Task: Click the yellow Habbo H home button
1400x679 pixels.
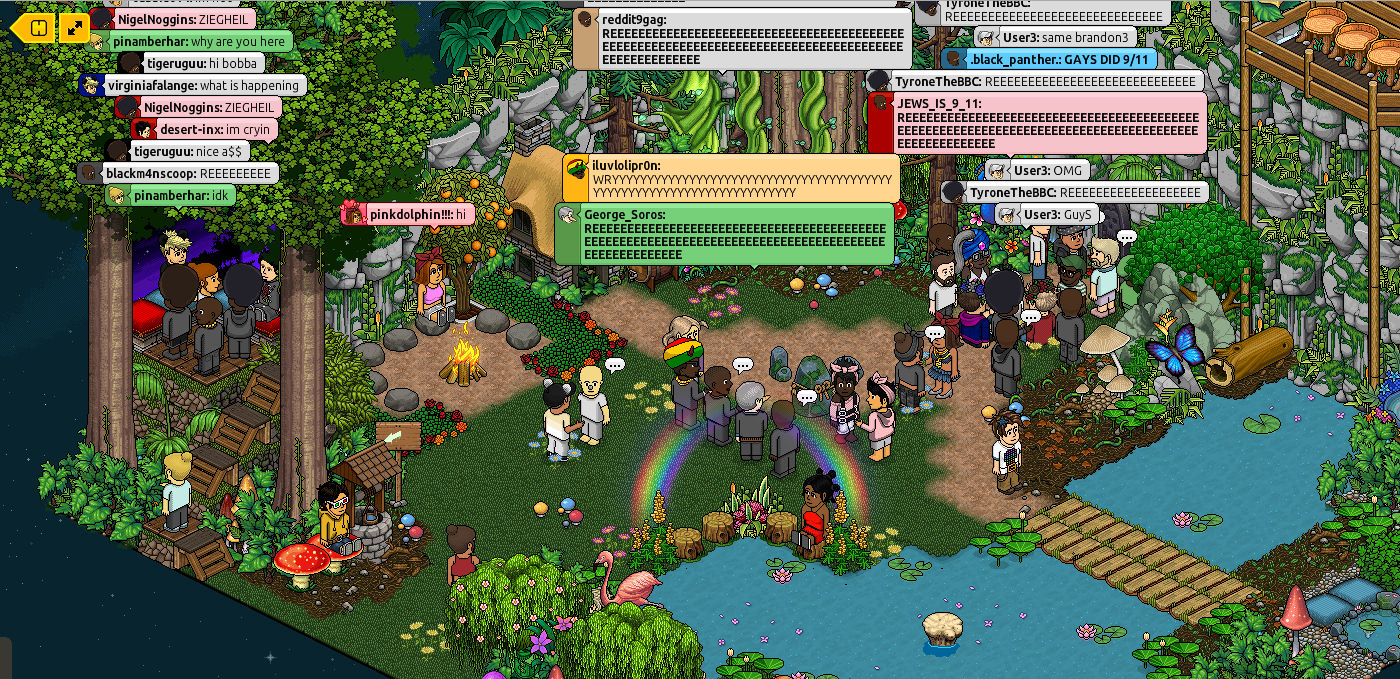Action: pos(37,28)
